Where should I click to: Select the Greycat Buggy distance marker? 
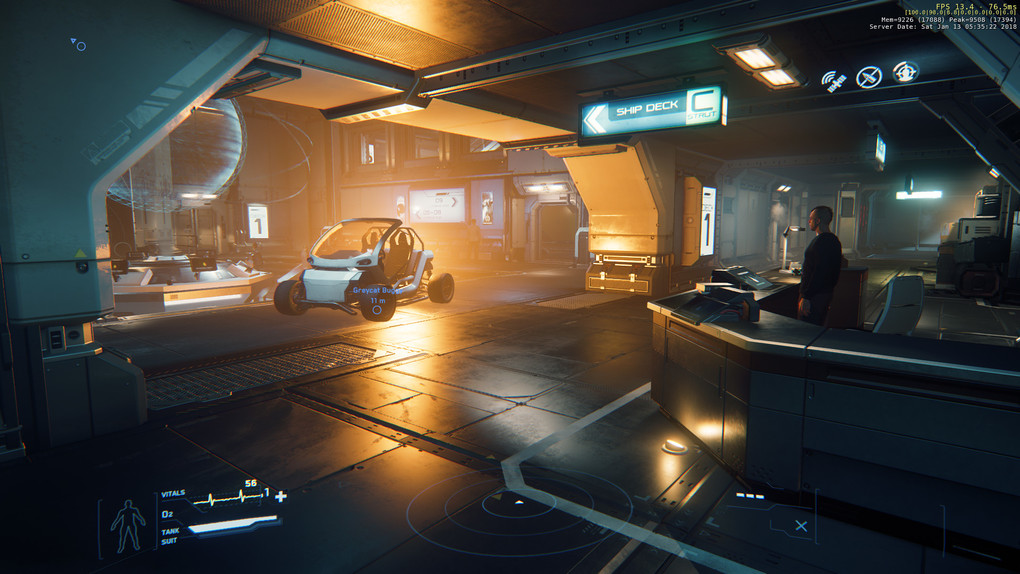[x=377, y=310]
